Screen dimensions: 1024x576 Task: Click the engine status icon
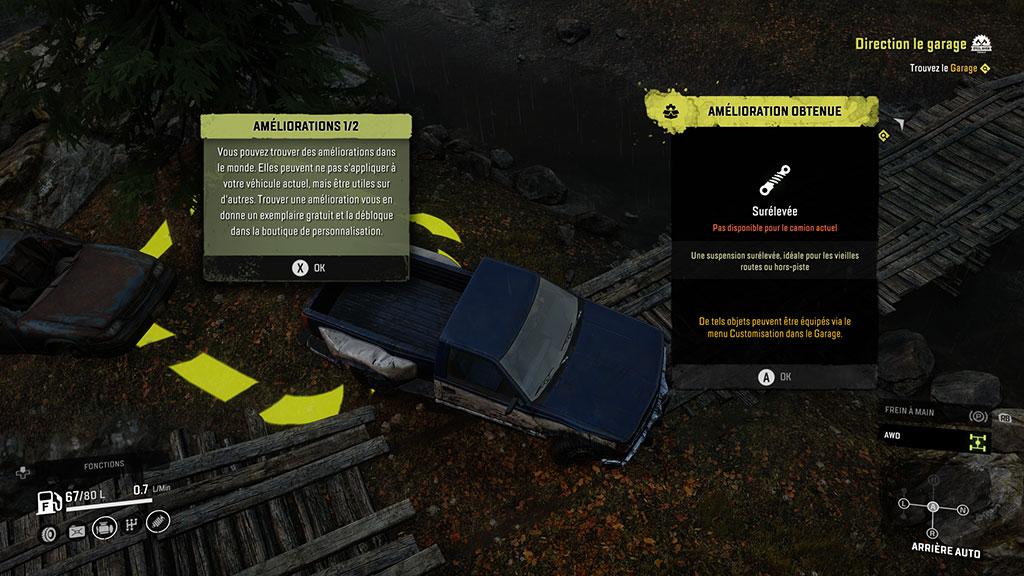point(104,527)
